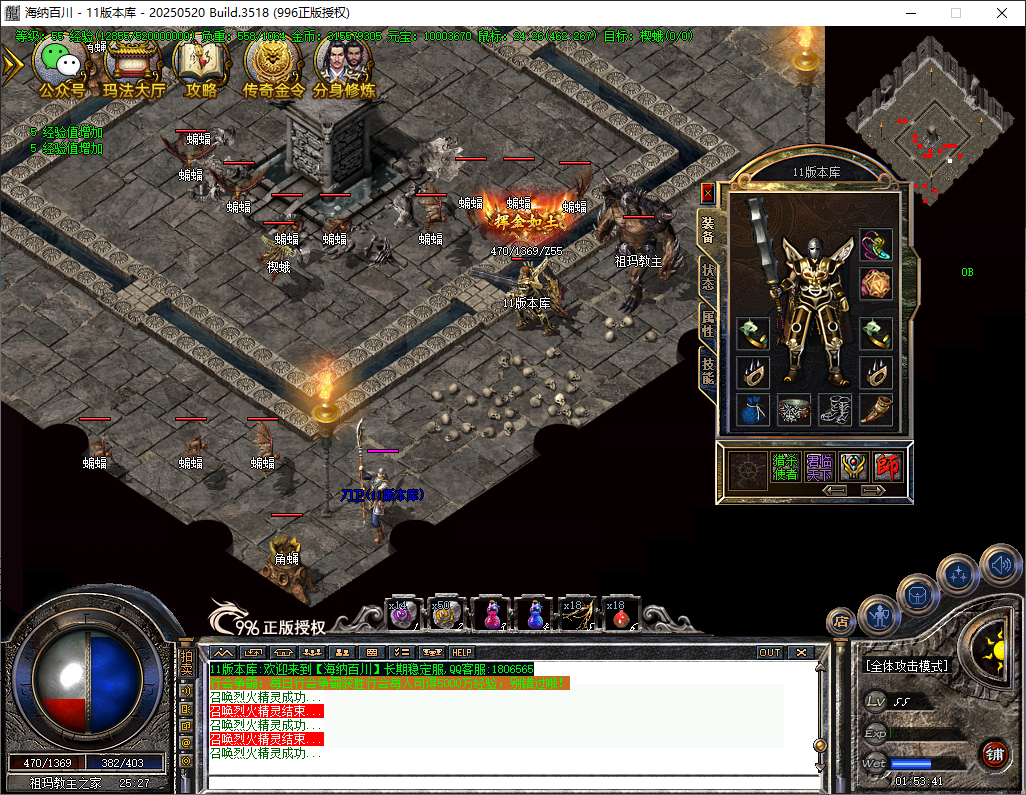Maximize the game window
This screenshot has width=1026, height=795.
(956, 13)
